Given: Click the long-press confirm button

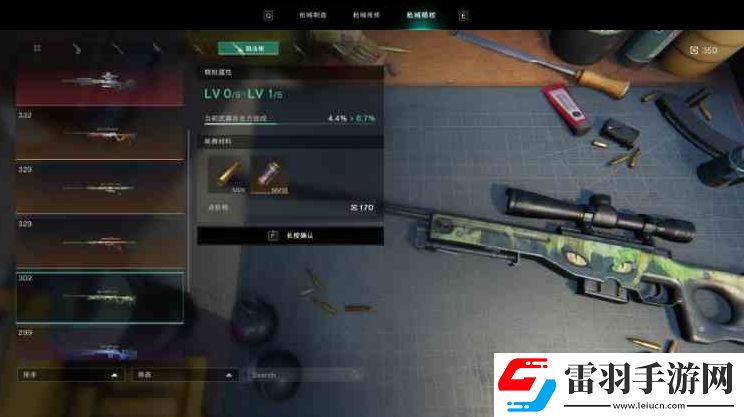Looking at the screenshot, I should click(290, 235).
